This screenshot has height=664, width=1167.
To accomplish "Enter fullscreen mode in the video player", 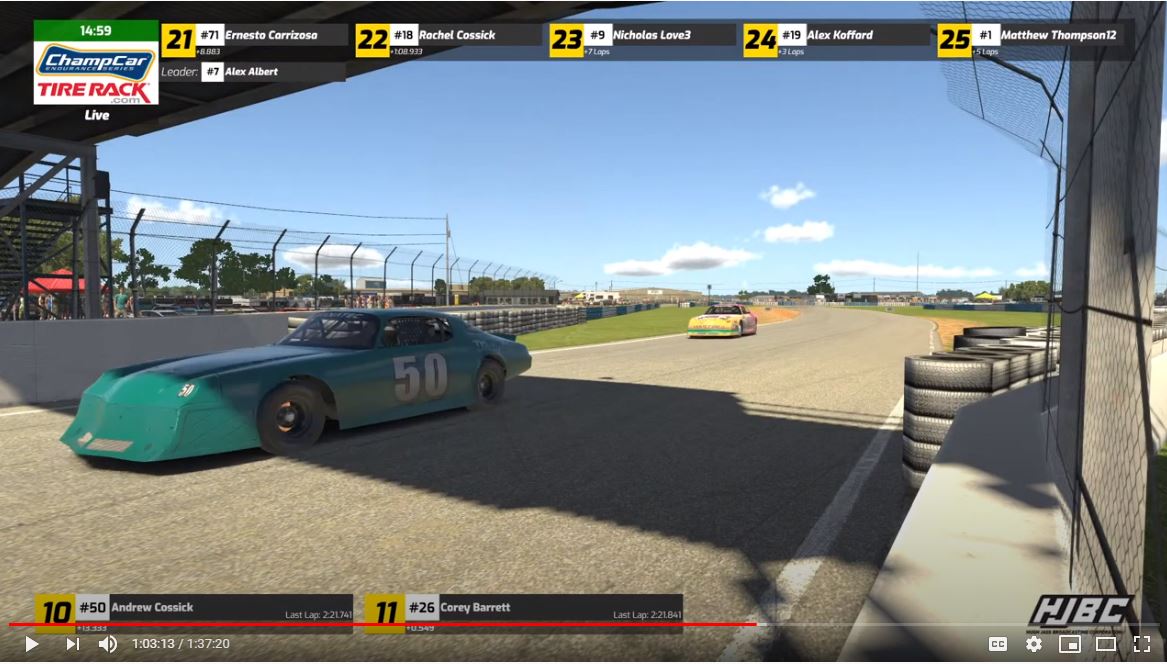I will [x=1141, y=644].
